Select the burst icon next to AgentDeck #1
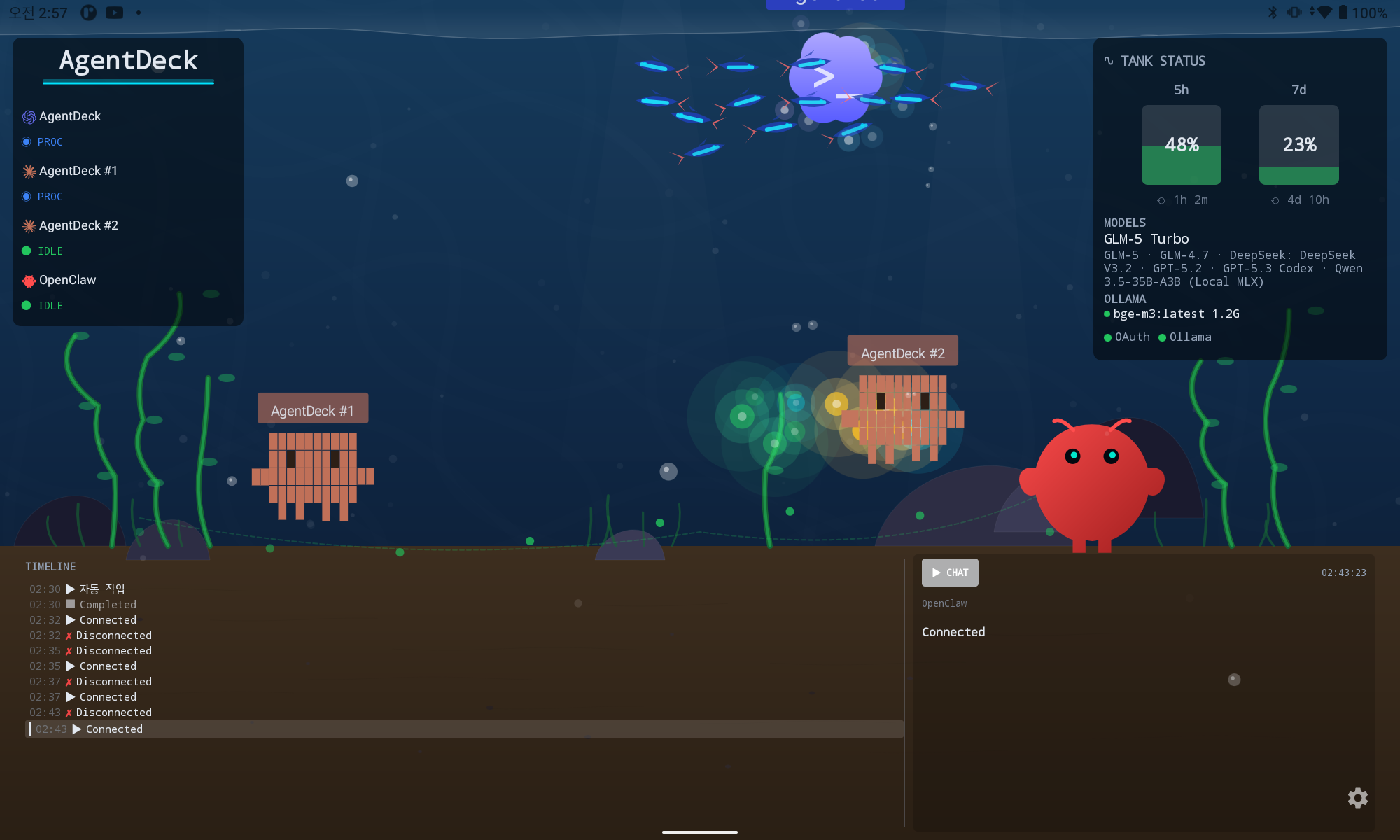Image resolution: width=1400 pixels, height=840 pixels. 28,171
